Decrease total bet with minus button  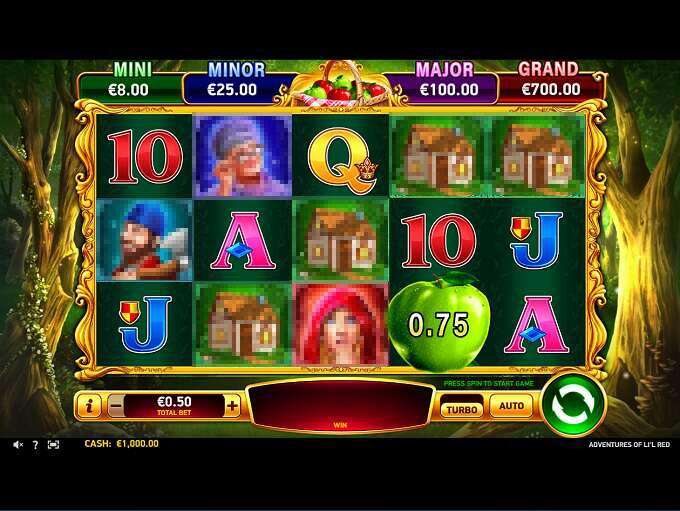coord(116,406)
